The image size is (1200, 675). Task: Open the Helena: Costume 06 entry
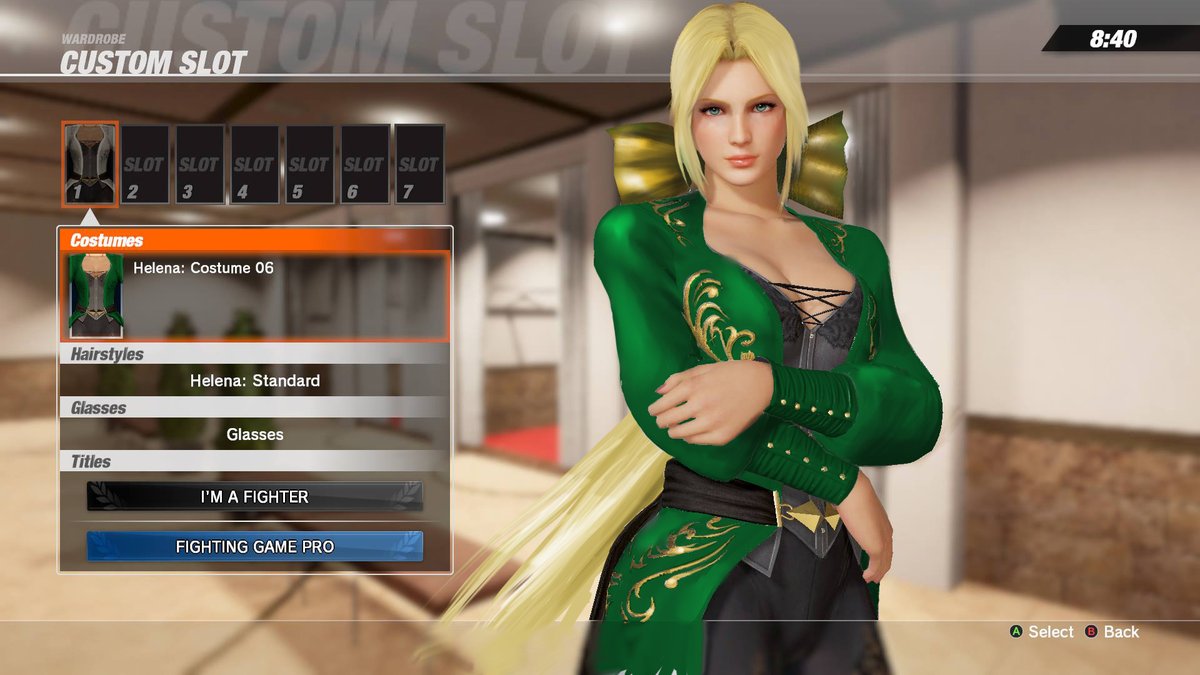point(256,296)
